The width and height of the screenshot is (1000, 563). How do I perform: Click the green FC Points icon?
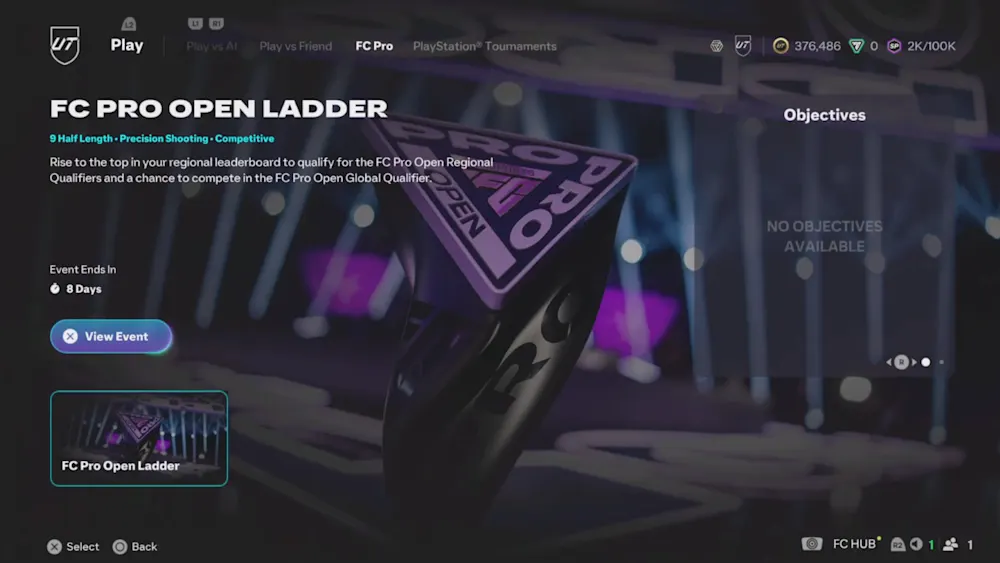856,46
